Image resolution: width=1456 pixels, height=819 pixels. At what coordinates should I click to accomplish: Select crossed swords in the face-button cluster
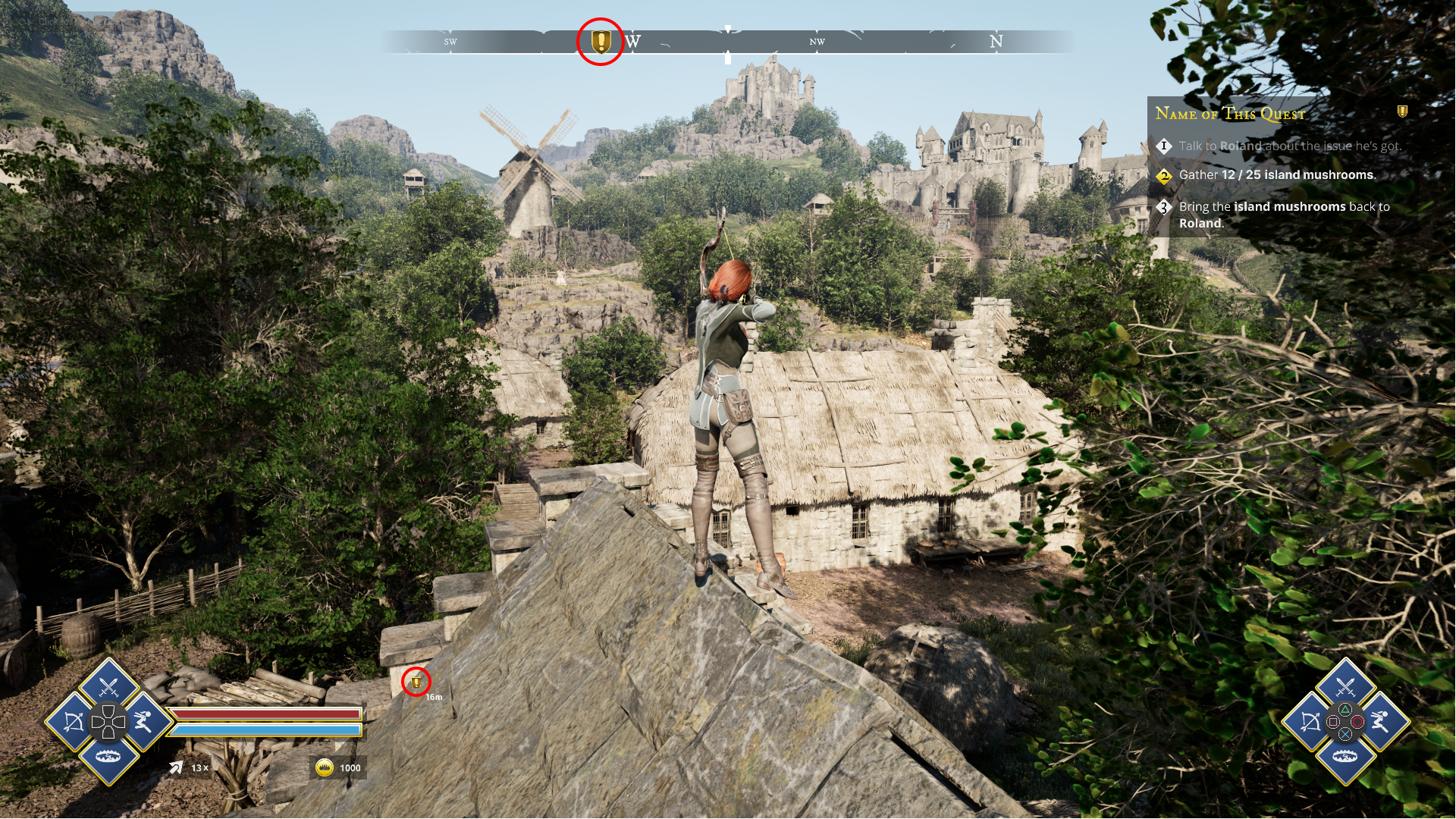coord(1345,687)
